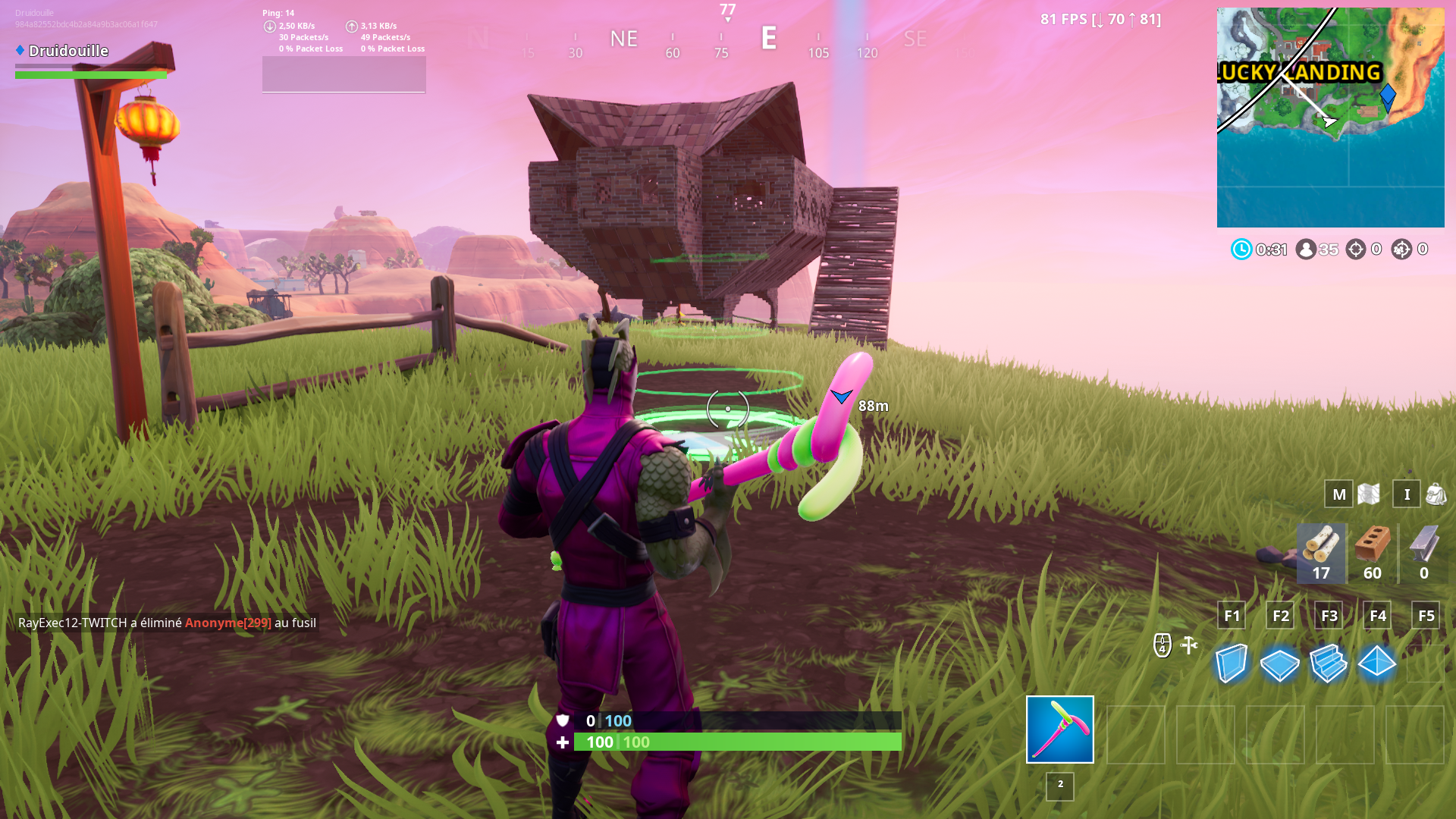The height and width of the screenshot is (819, 1456).
Task: Select the floor build piece
Action: click(x=1280, y=665)
